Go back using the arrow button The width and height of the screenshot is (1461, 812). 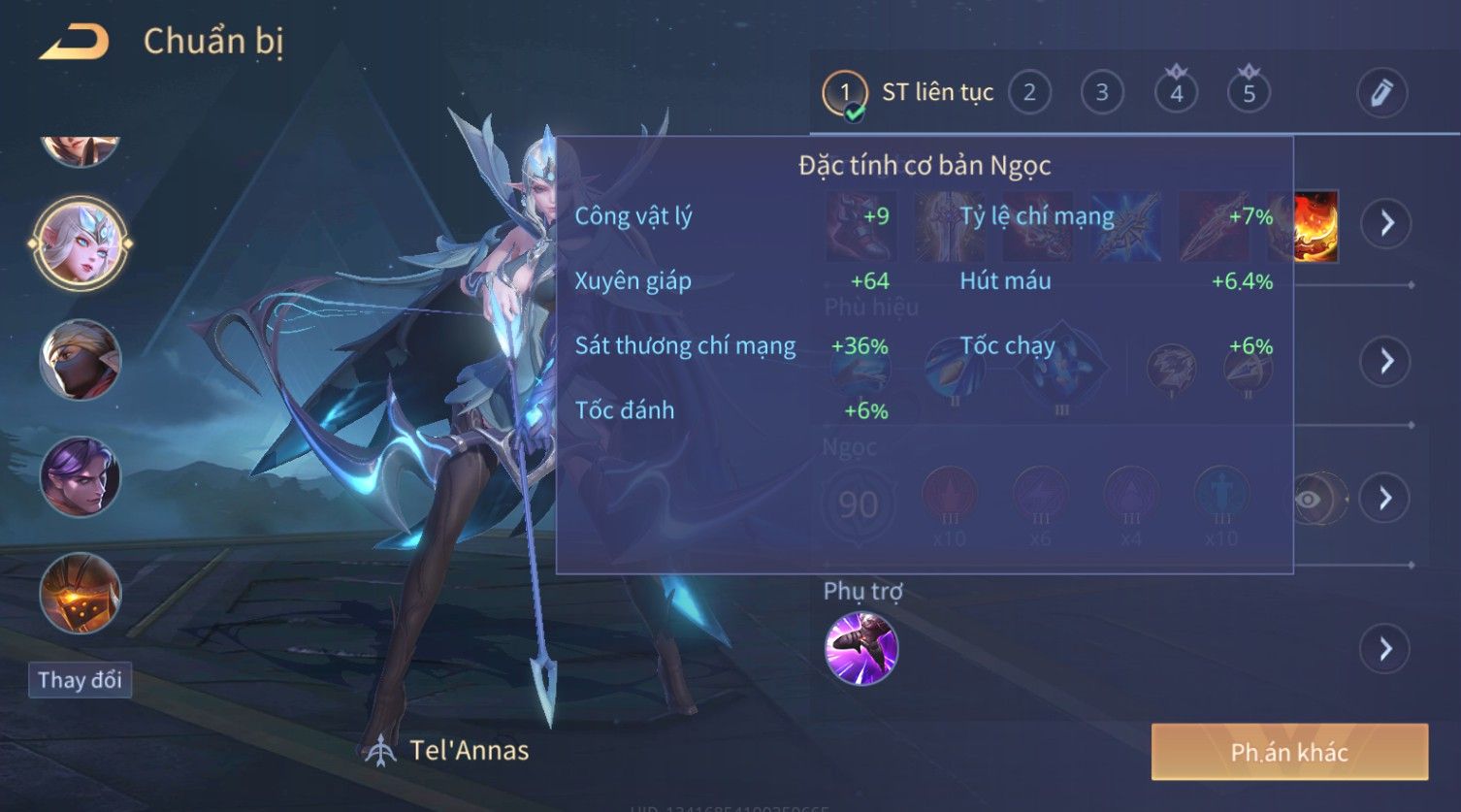coord(74,43)
